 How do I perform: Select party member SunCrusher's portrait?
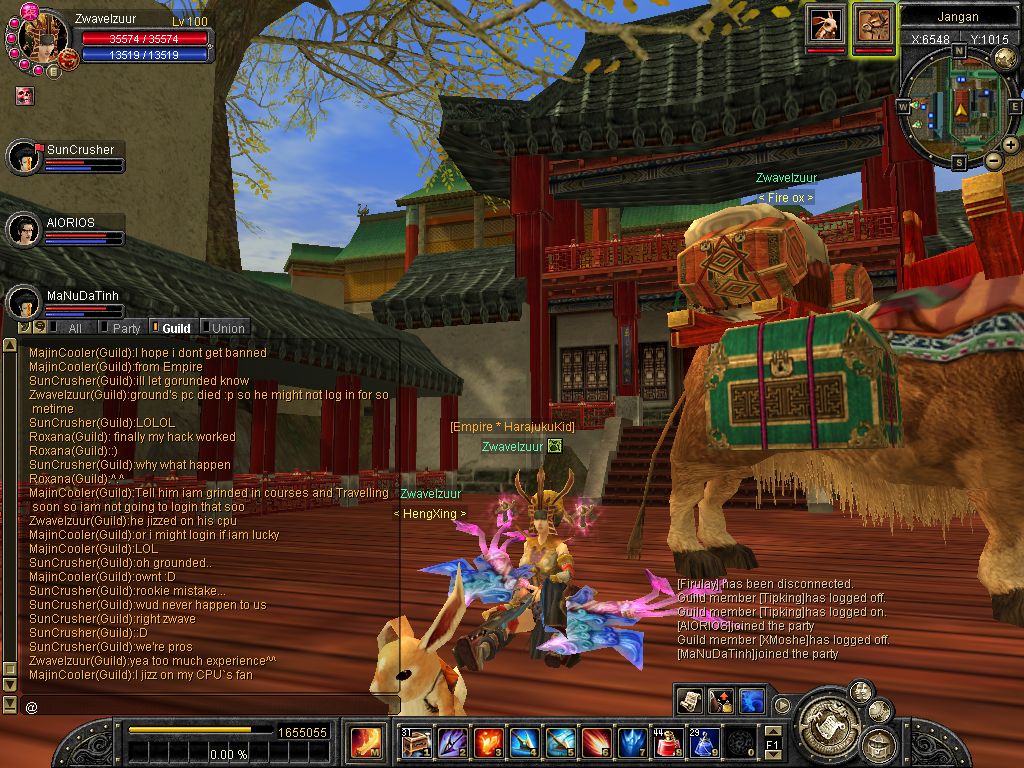pyautogui.click(x=23, y=157)
